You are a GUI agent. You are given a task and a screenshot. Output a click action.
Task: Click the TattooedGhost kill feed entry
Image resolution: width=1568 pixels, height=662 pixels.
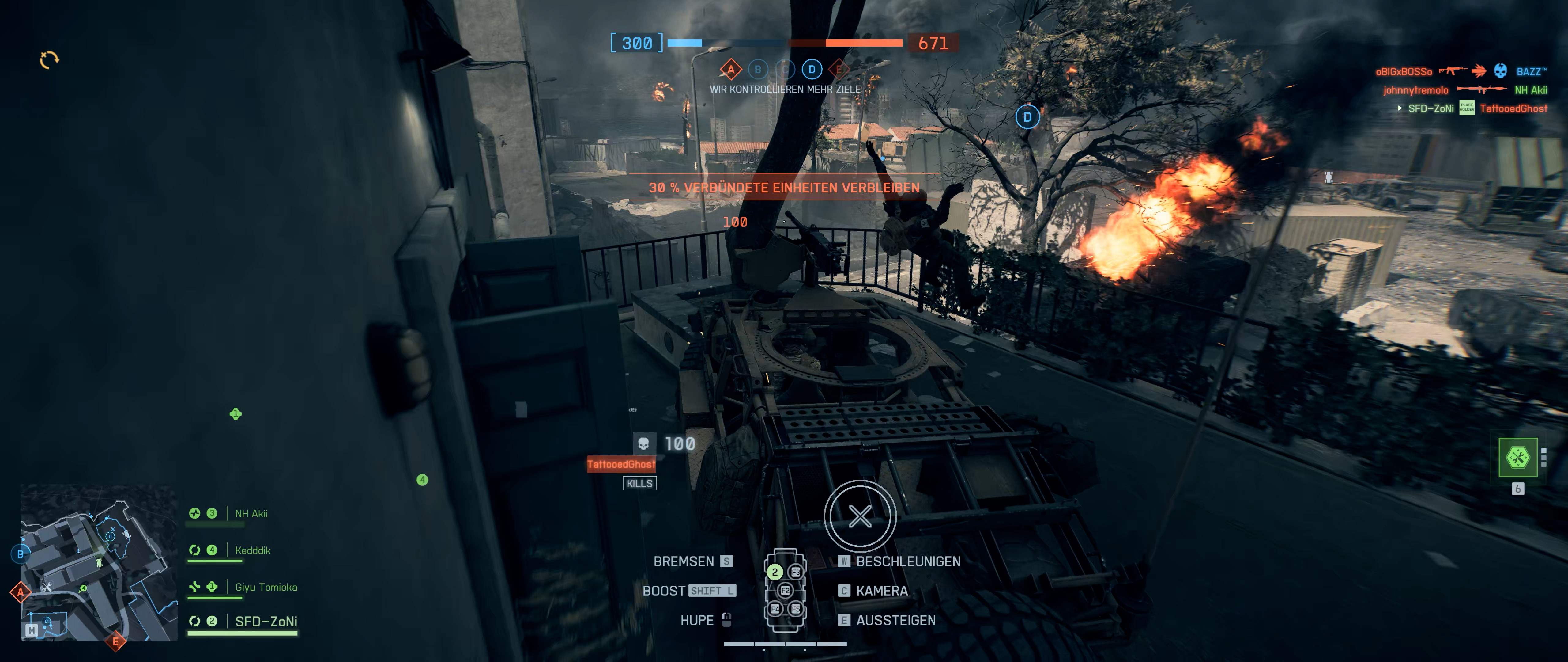pyautogui.click(x=1513, y=108)
